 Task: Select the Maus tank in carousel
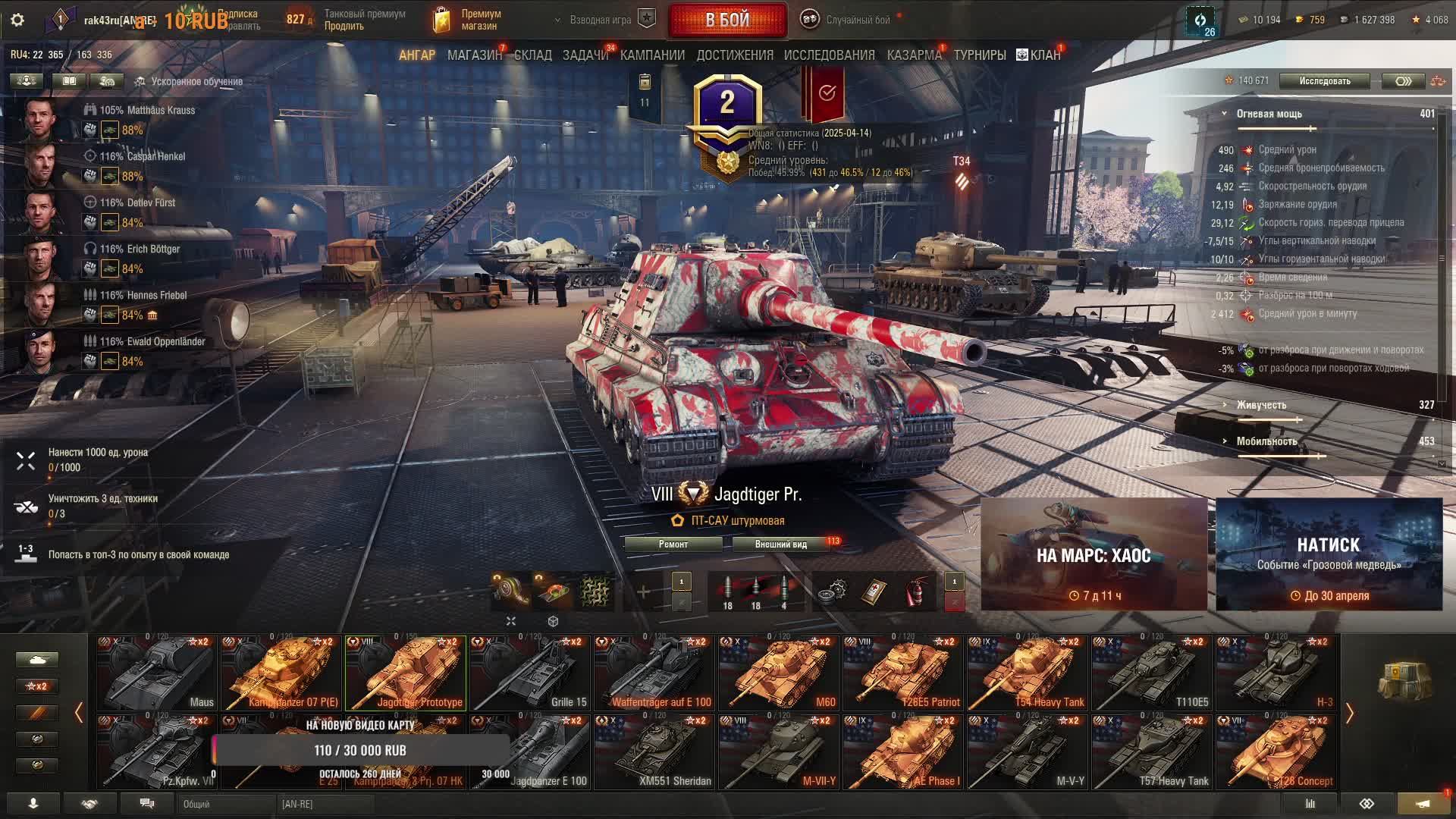157,673
